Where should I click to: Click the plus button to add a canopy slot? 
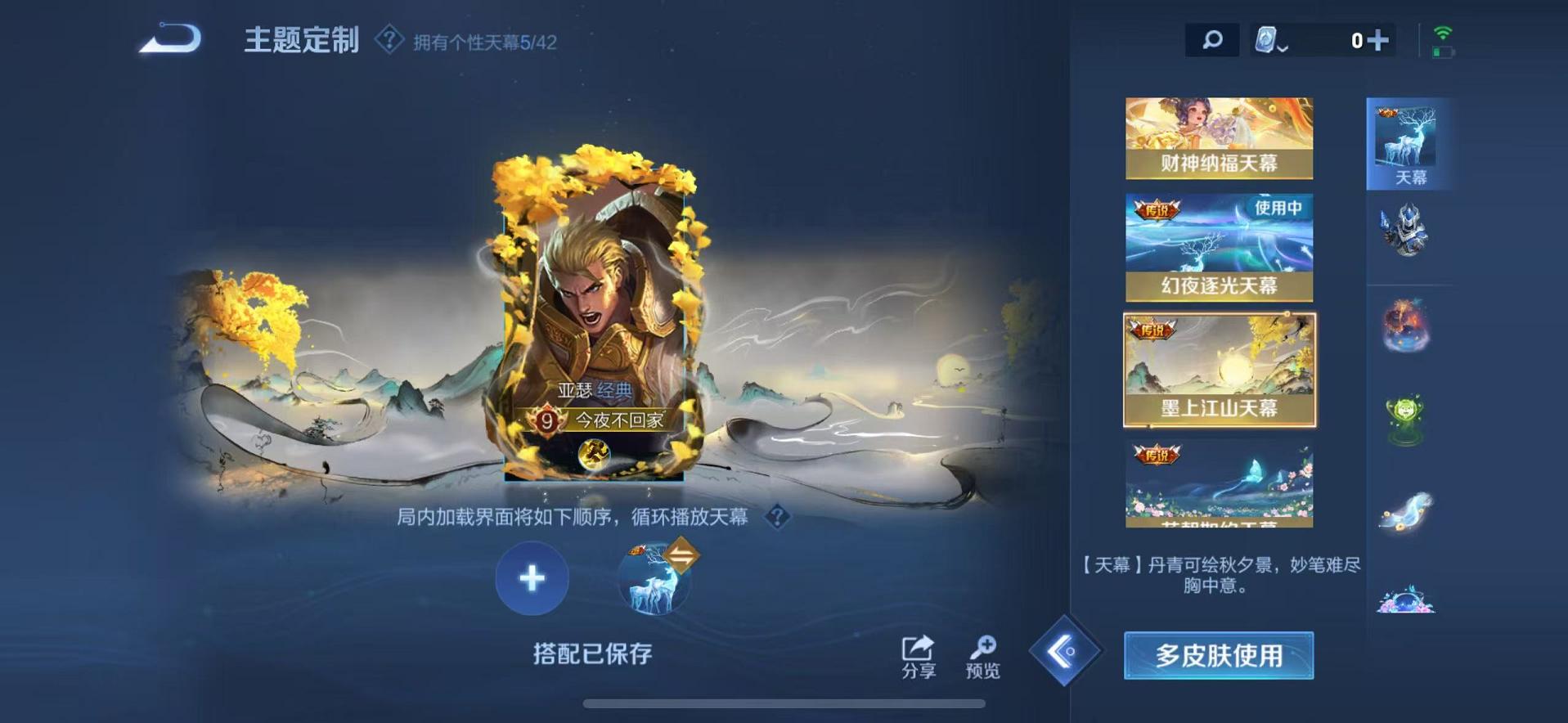click(x=532, y=578)
